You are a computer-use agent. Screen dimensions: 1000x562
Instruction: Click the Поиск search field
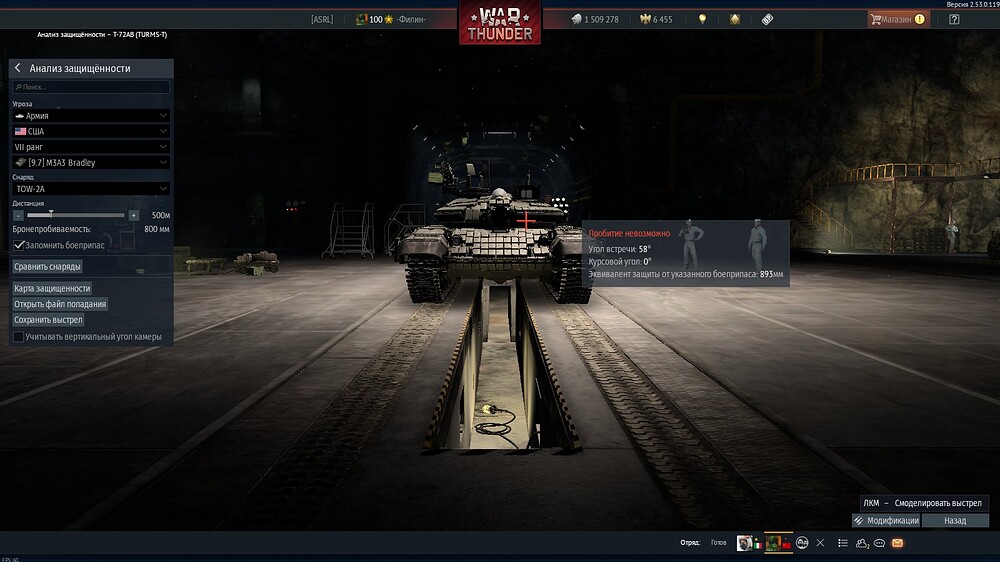coord(91,87)
